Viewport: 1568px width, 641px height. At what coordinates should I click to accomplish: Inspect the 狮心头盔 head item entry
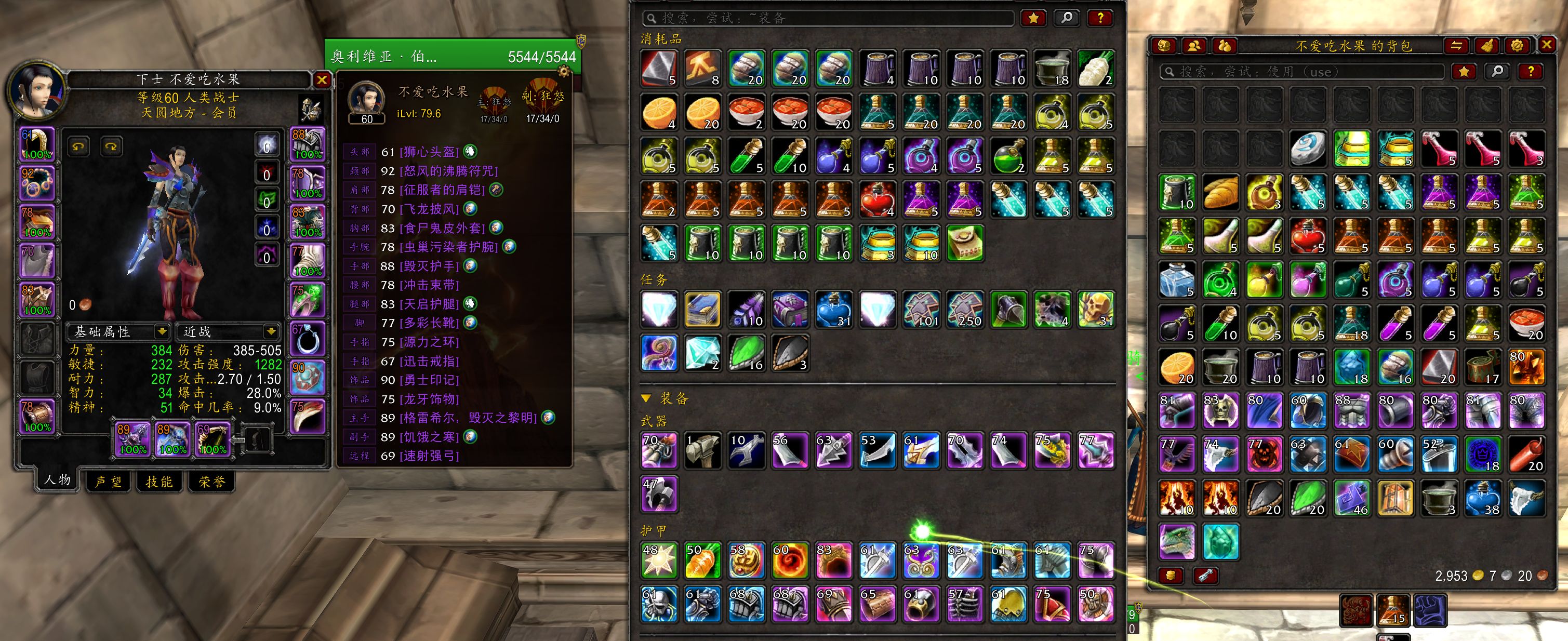[x=429, y=152]
